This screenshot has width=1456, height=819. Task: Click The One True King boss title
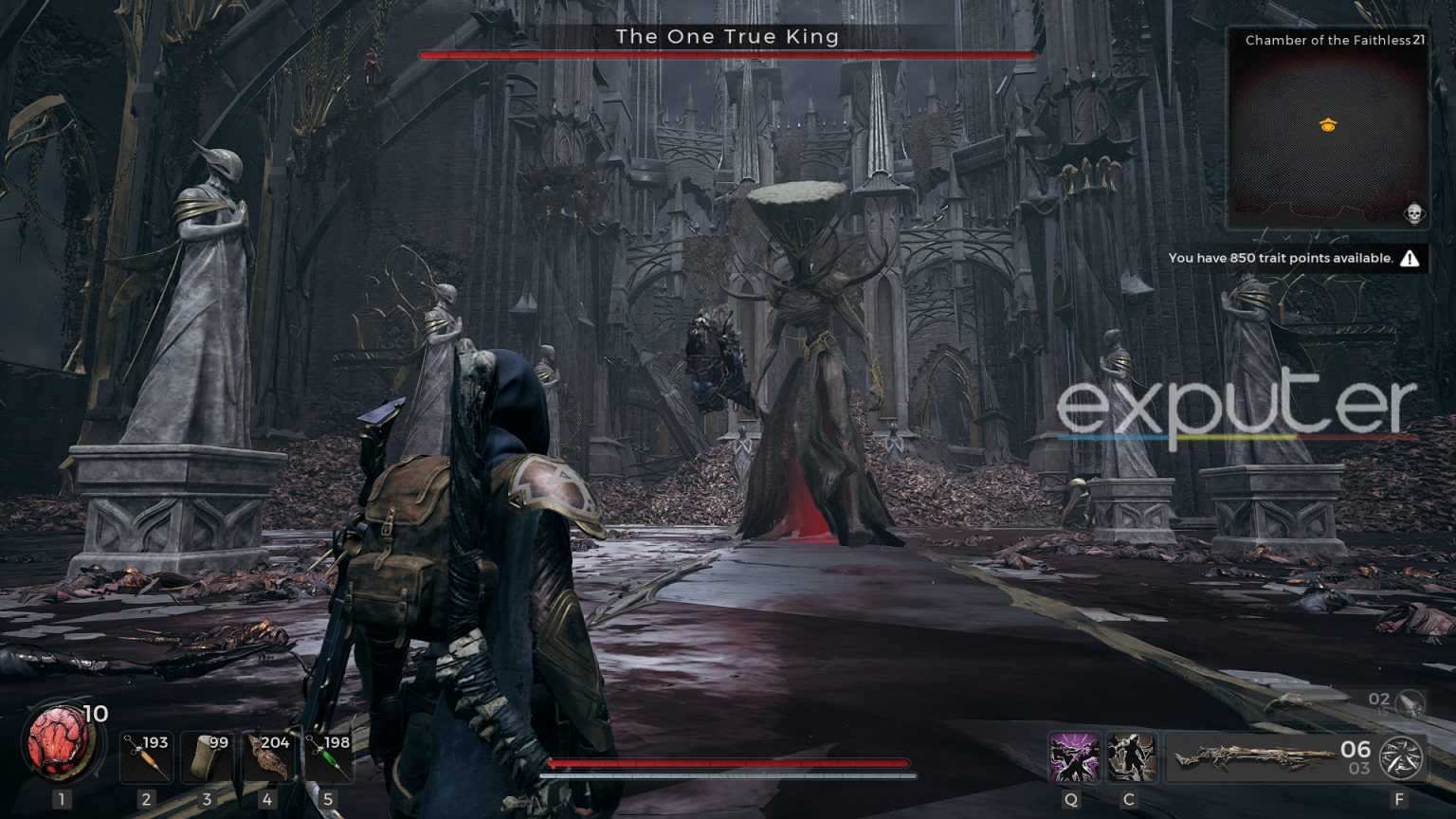coord(727,36)
